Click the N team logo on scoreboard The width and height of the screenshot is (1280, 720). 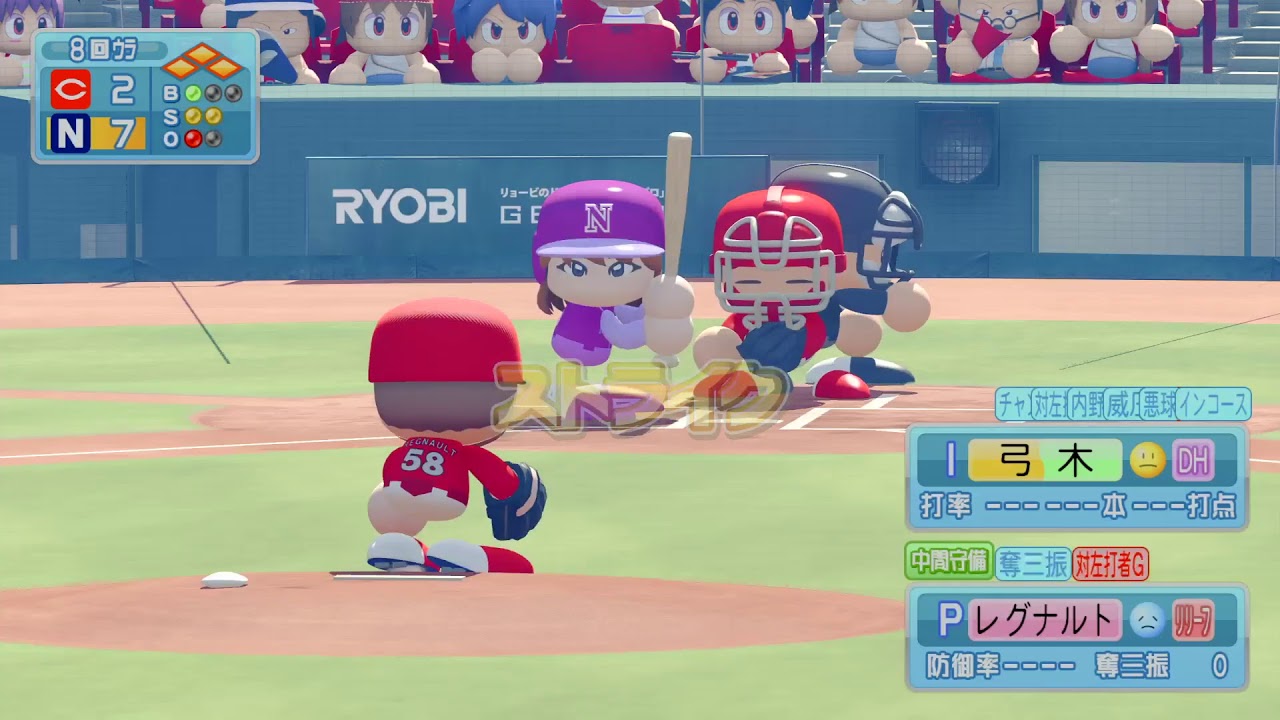[70, 133]
